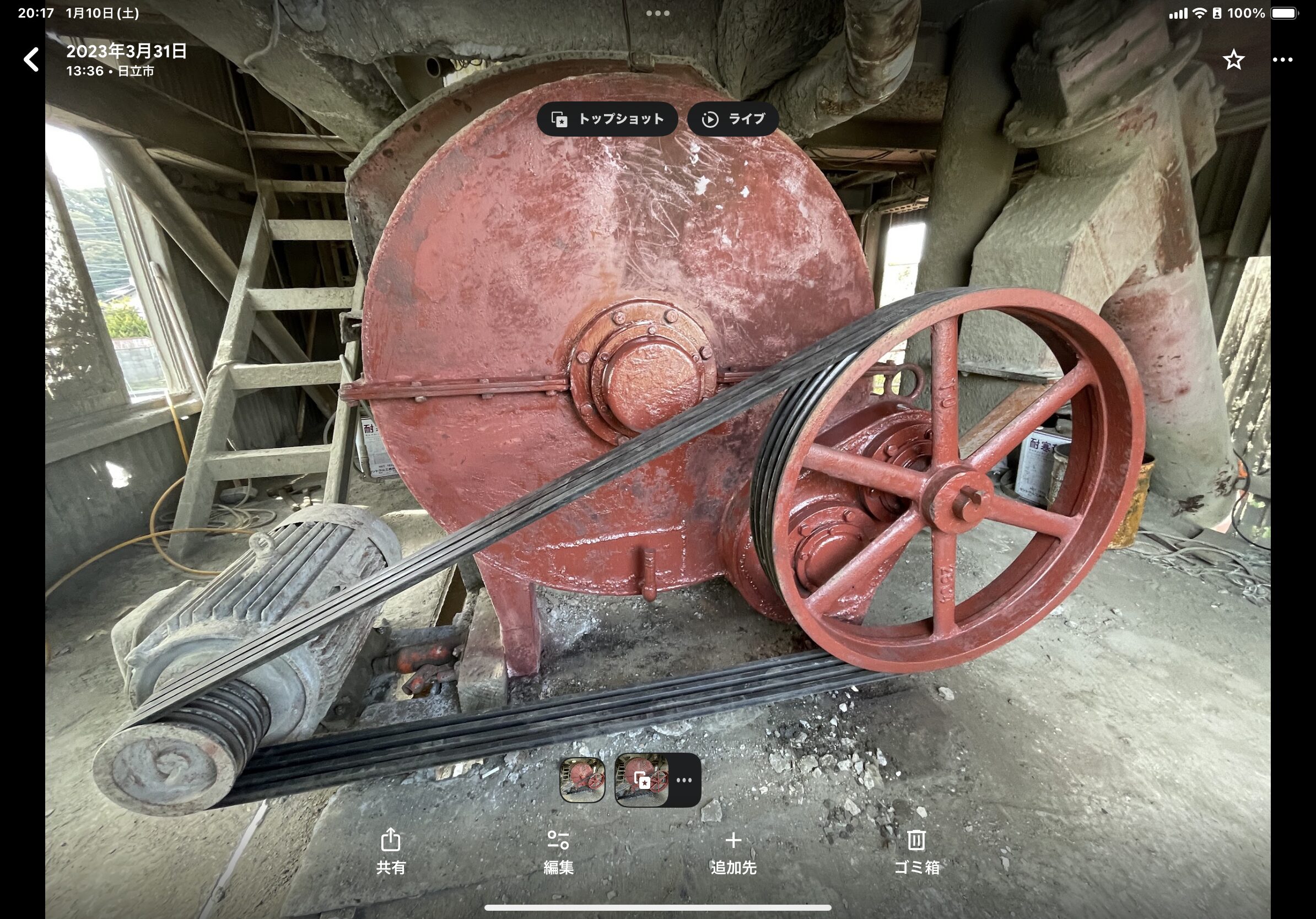Tap the 共有 share button

click(x=391, y=851)
